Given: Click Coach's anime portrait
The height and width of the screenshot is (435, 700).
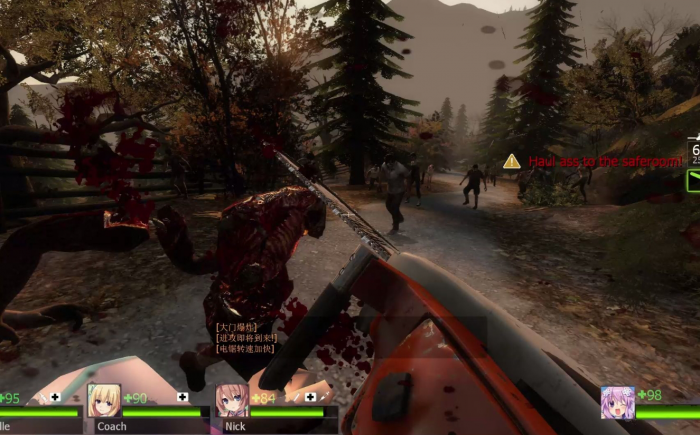Looking at the screenshot, I should tap(104, 400).
